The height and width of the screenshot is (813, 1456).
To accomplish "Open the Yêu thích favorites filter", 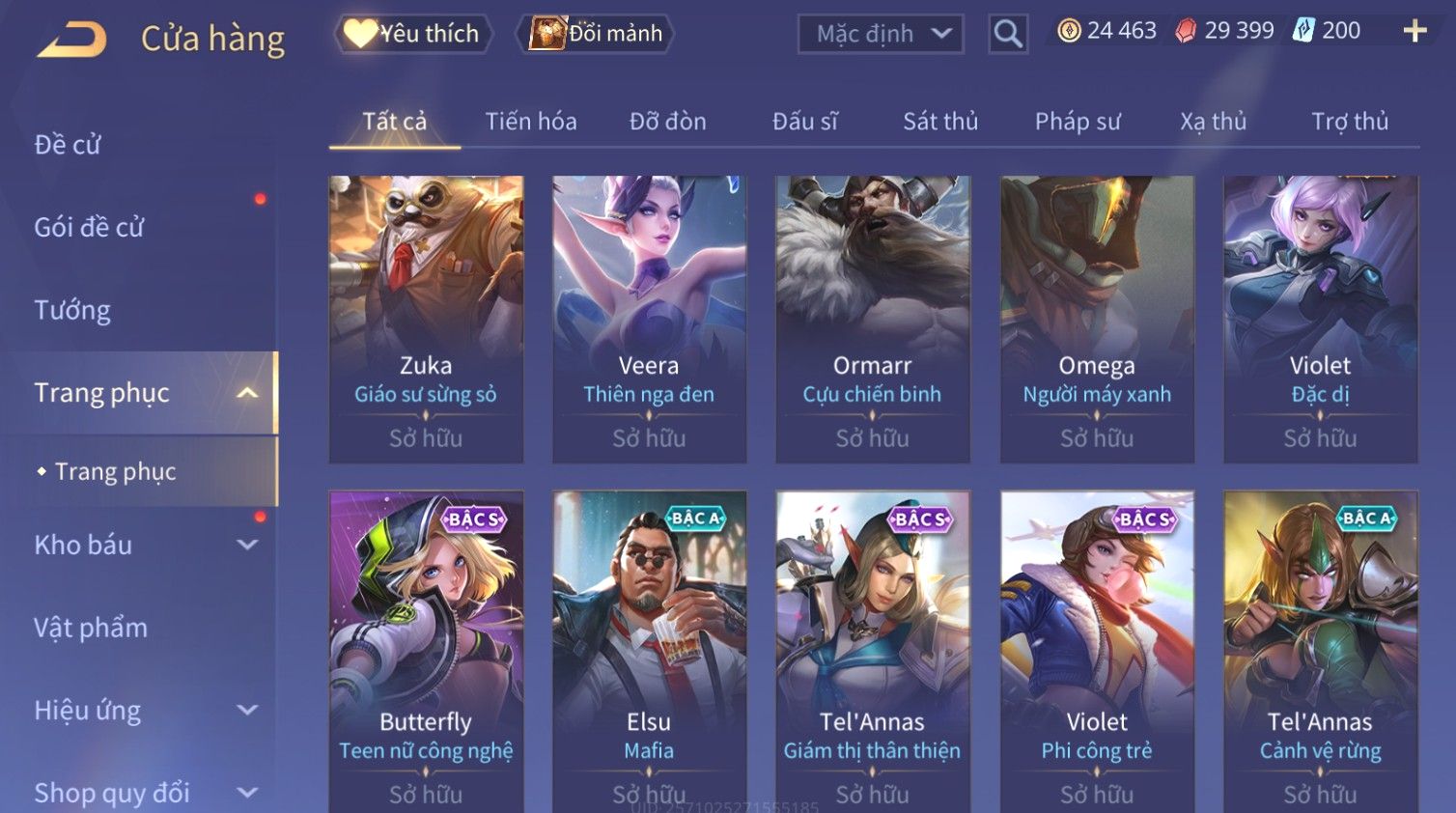I will [413, 34].
